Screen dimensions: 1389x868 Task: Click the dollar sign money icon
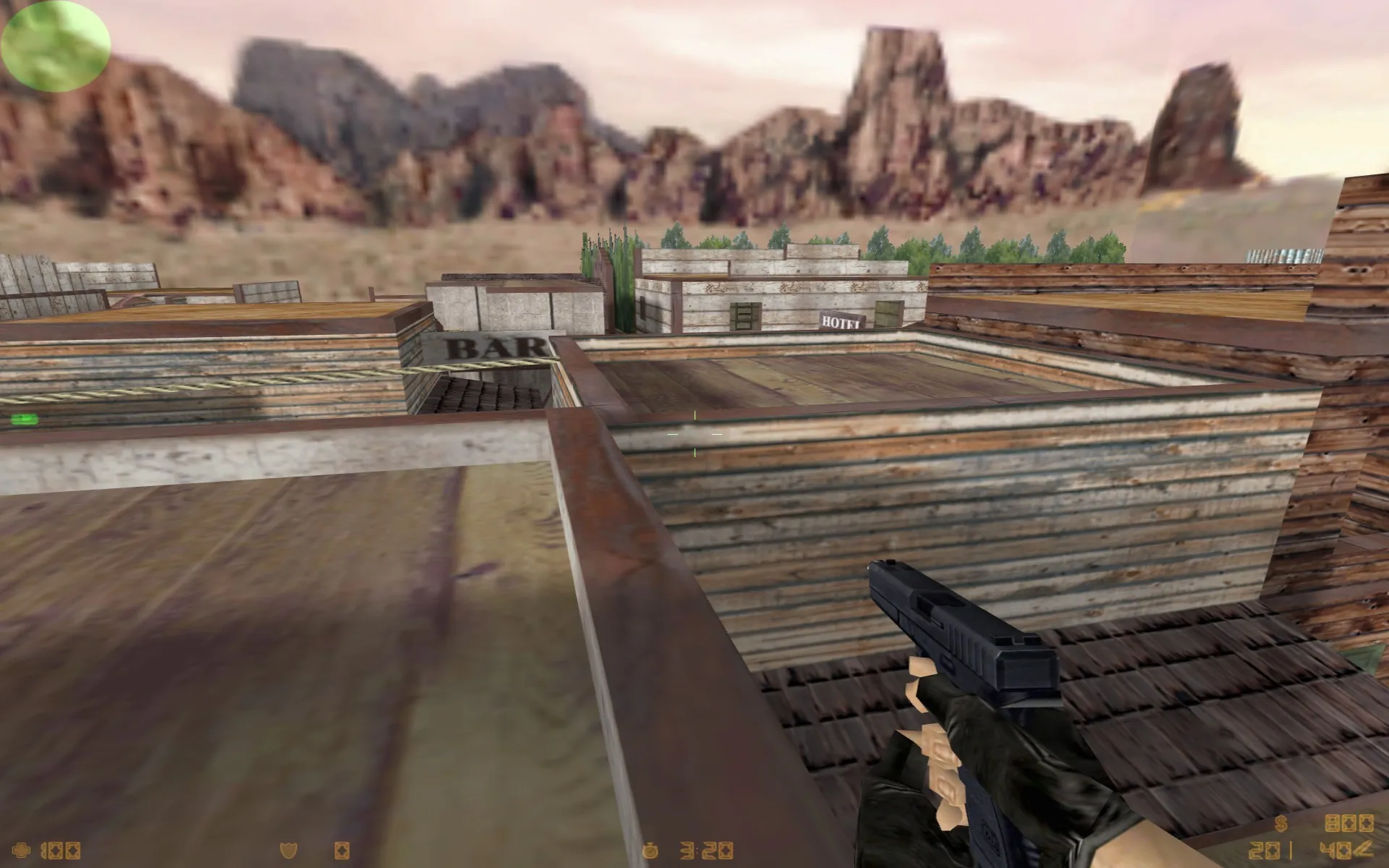point(1280,823)
